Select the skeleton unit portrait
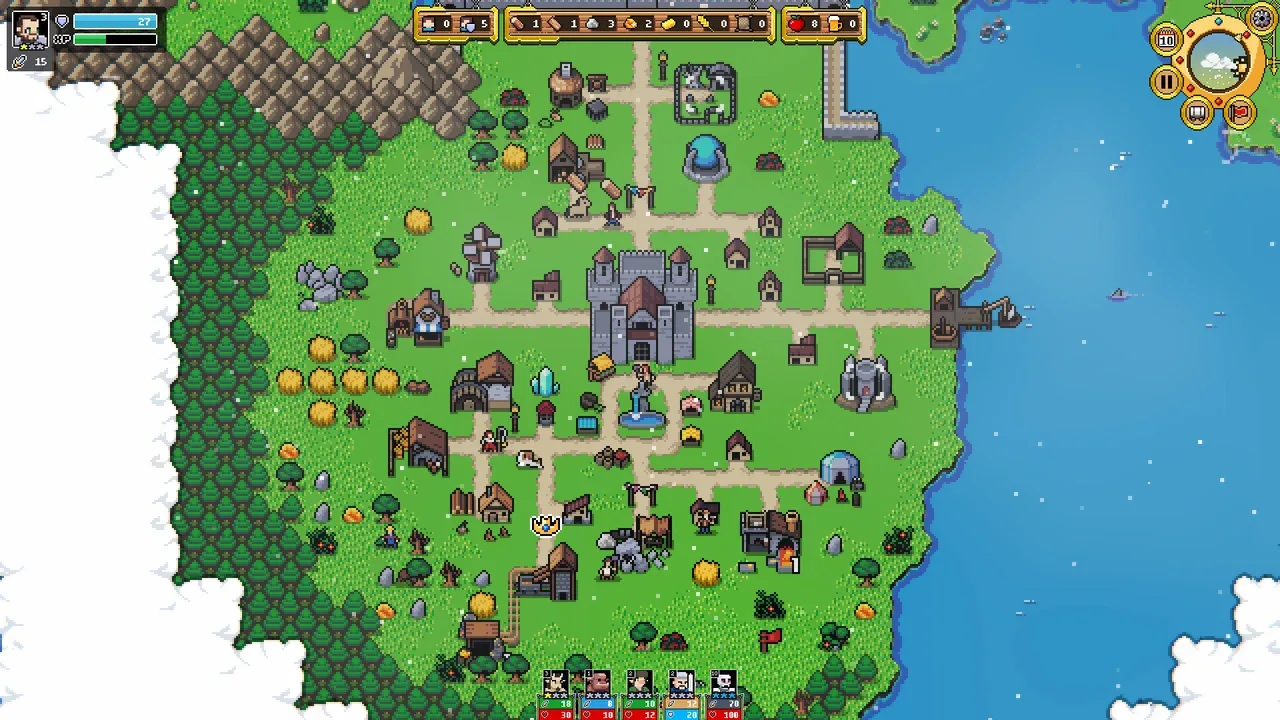This screenshot has height=720, width=1280. click(723, 682)
